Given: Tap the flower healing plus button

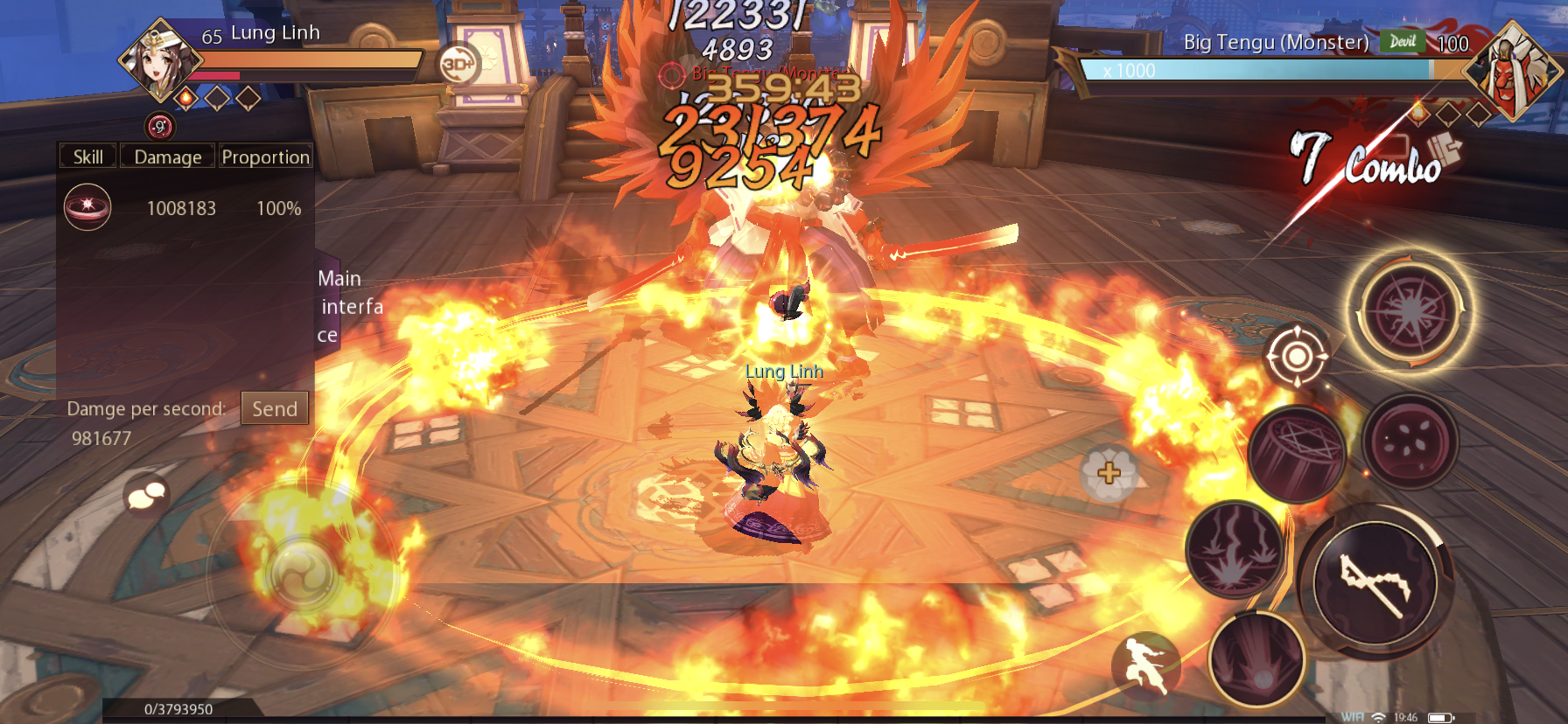Looking at the screenshot, I should [x=1109, y=473].
